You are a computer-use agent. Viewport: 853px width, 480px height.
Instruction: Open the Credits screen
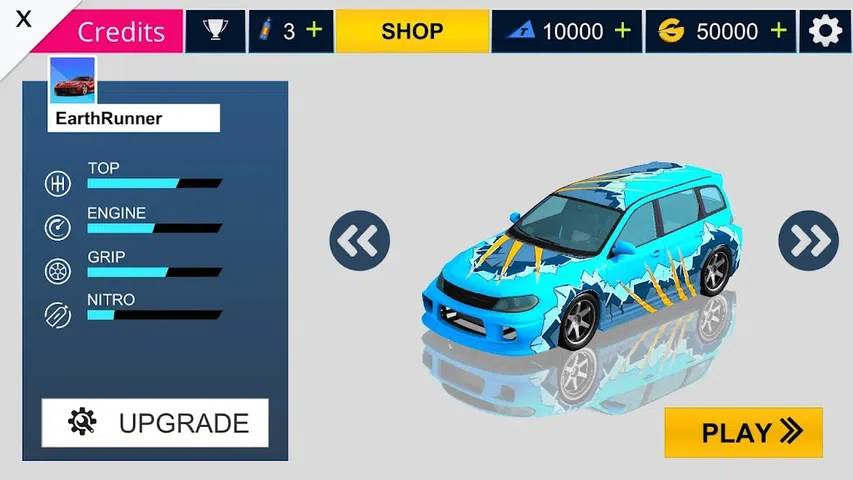tap(120, 31)
